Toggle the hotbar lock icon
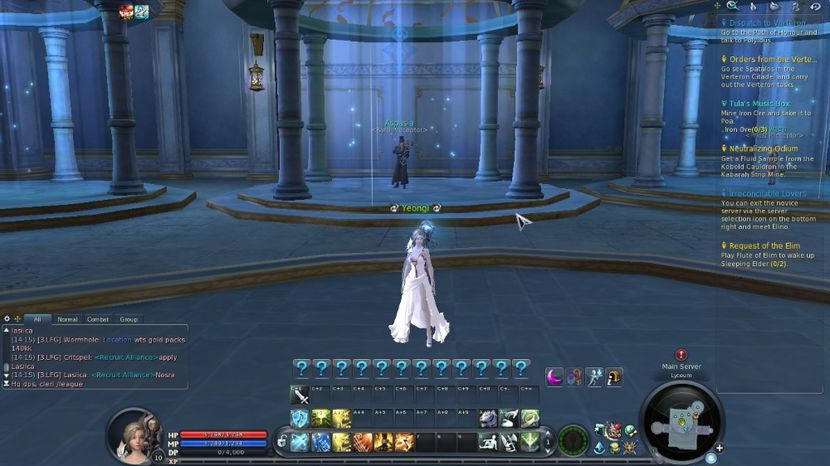This screenshot has height=466, width=830. pyautogui.click(x=282, y=441)
